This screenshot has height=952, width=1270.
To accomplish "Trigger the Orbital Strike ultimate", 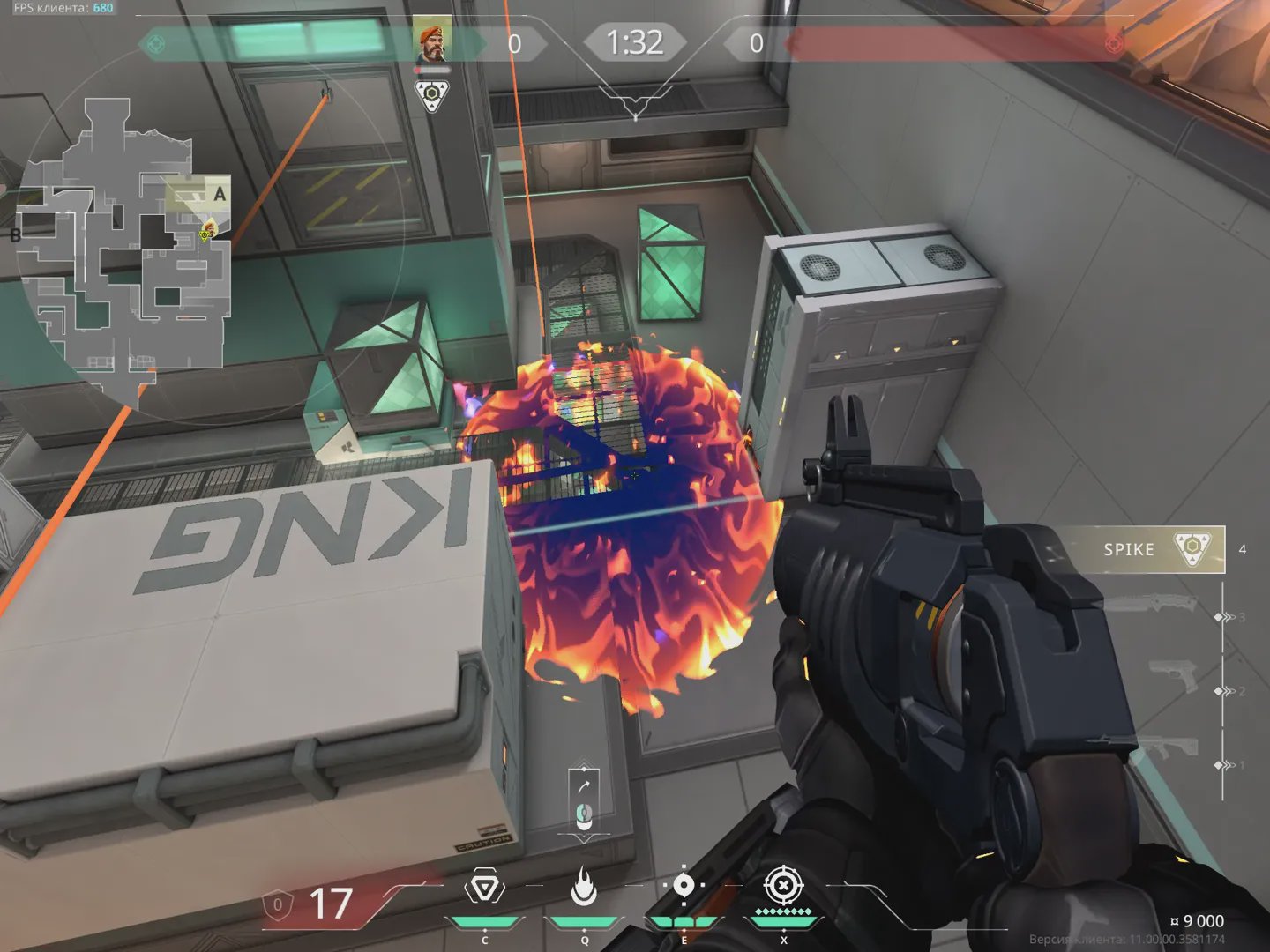I will click(783, 887).
